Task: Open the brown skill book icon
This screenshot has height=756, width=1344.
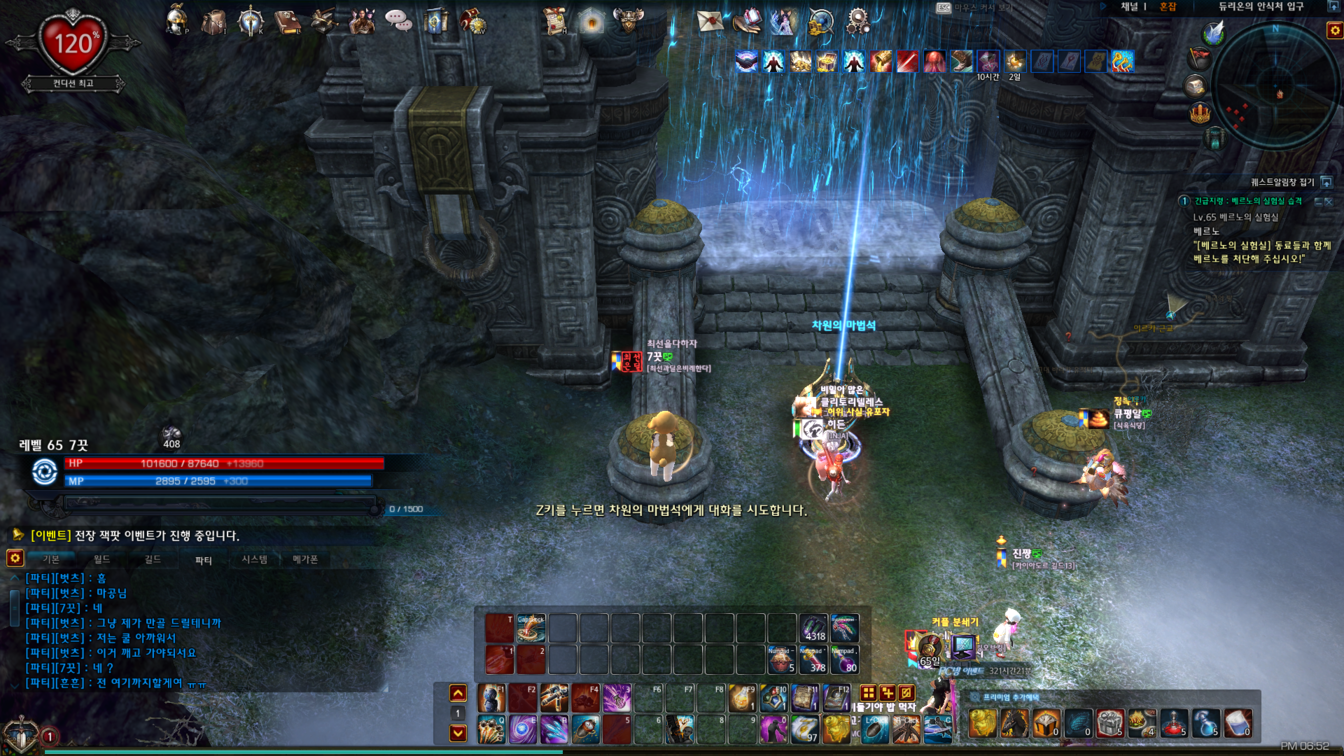Action: [287, 21]
